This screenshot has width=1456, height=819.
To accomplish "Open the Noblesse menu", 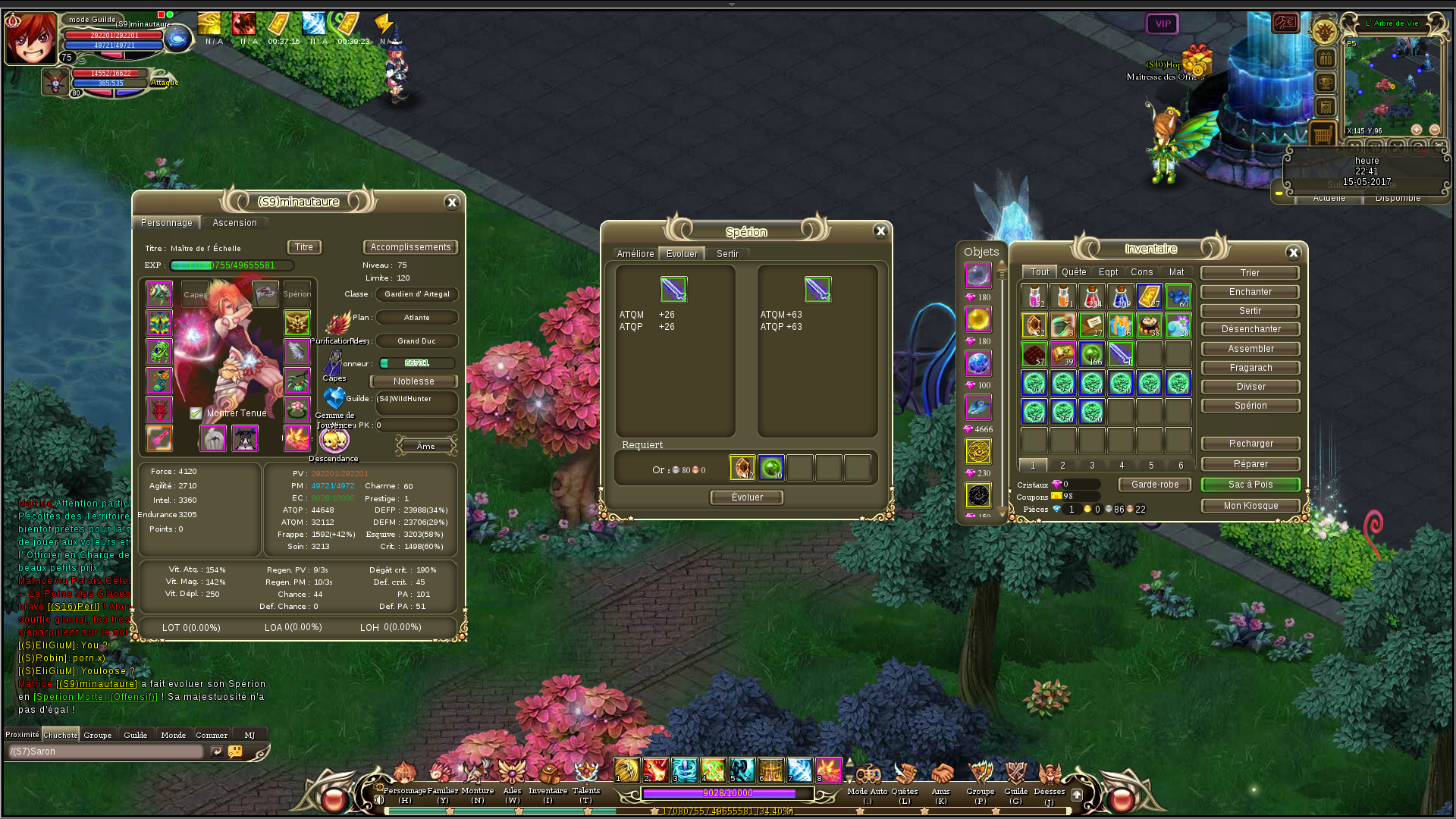I will coord(413,381).
